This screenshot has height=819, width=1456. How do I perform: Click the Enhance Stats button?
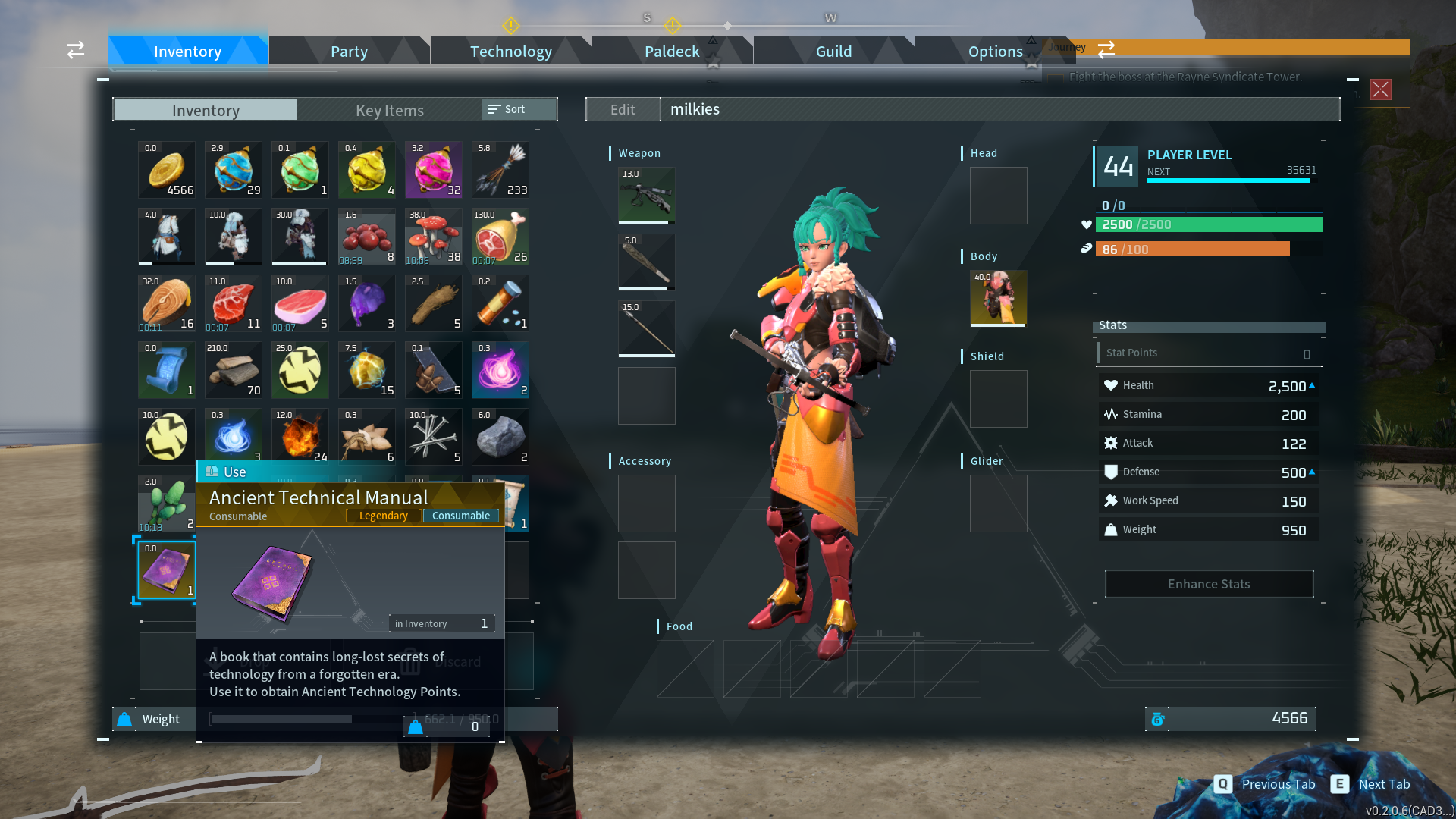click(1208, 584)
